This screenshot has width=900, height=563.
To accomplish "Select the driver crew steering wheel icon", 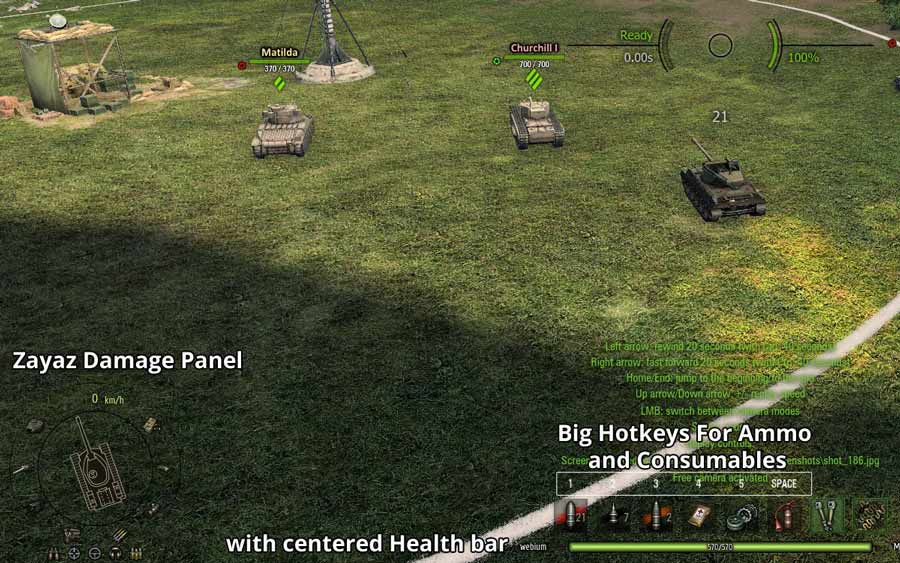I will click(95, 553).
